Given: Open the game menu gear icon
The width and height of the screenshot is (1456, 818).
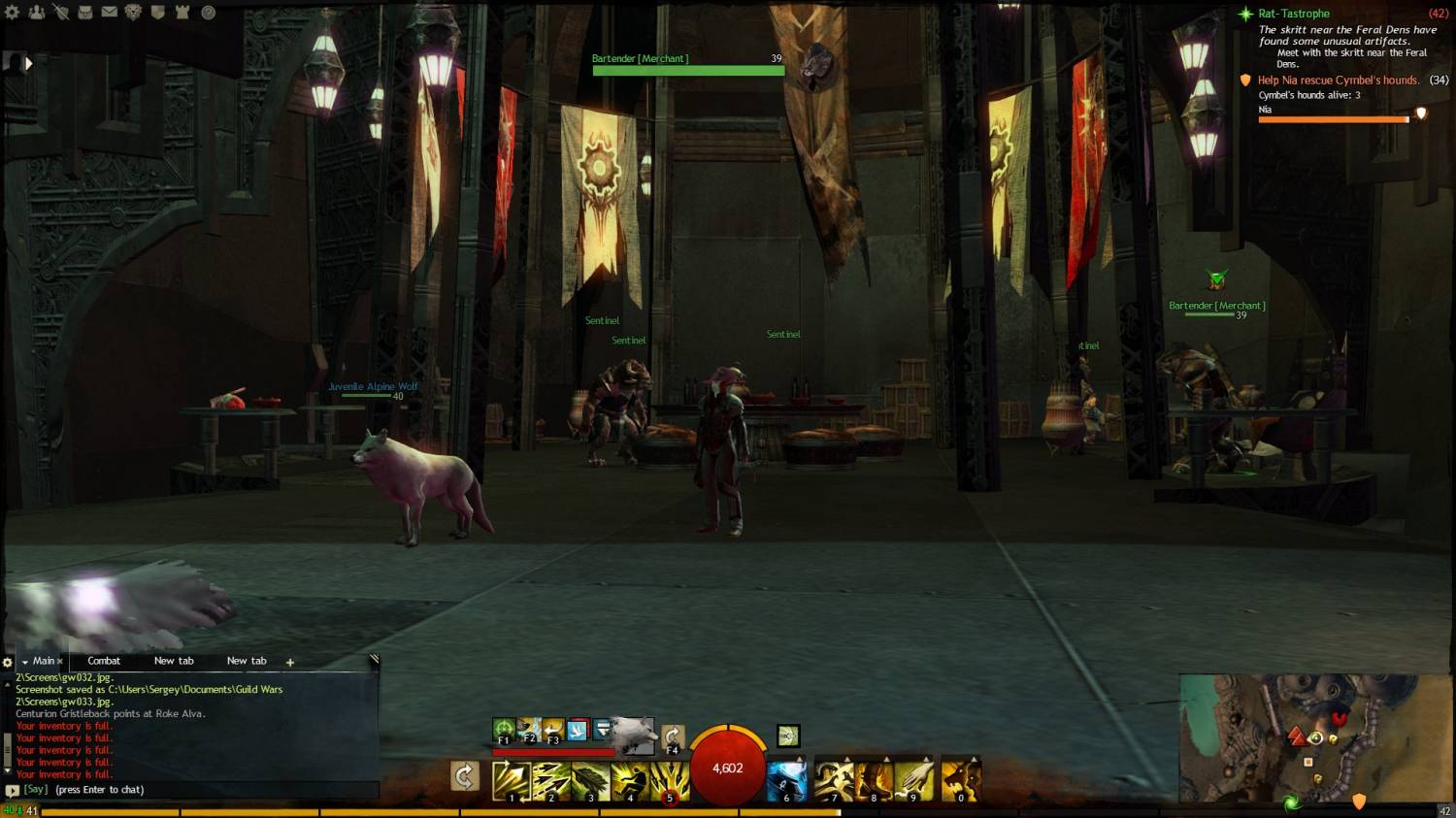Looking at the screenshot, I should (x=13, y=13).
